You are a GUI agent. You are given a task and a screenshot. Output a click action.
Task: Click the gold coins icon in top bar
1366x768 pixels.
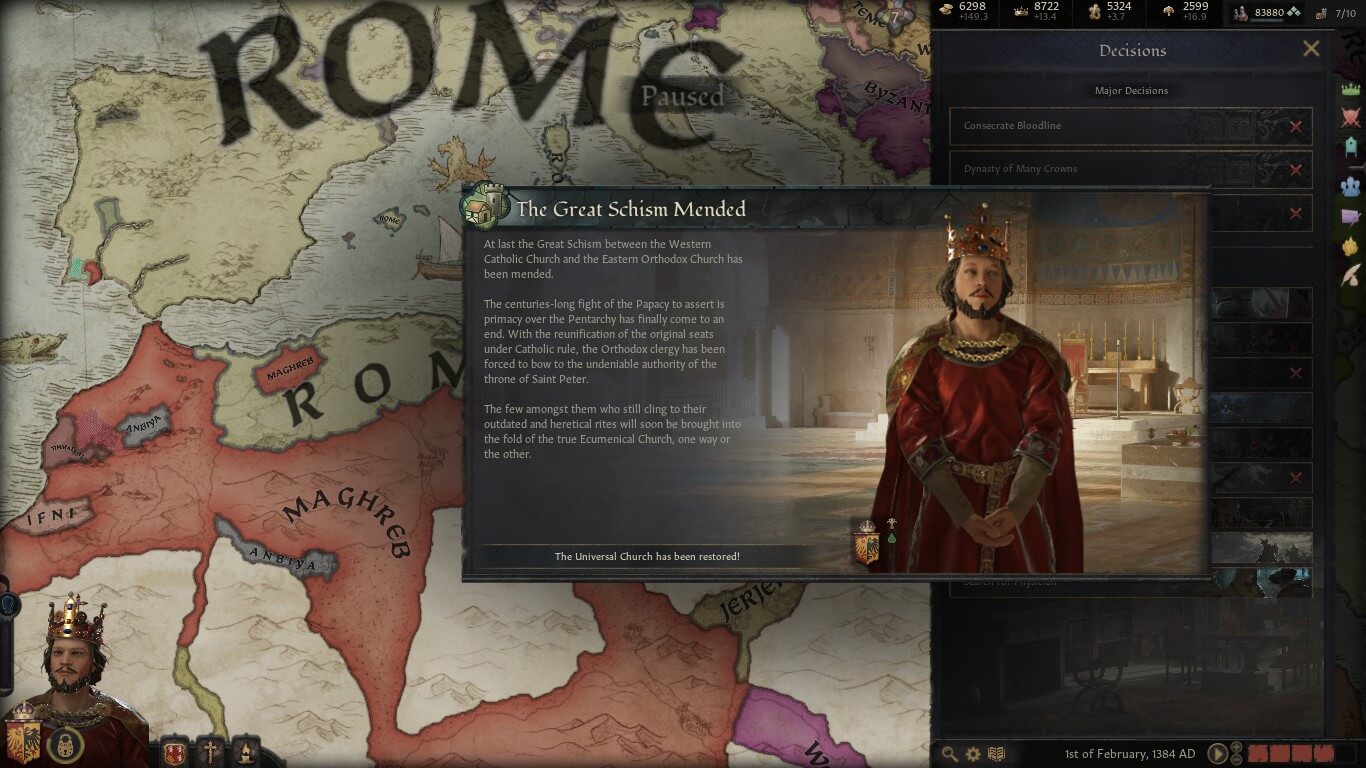(x=946, y=10)
